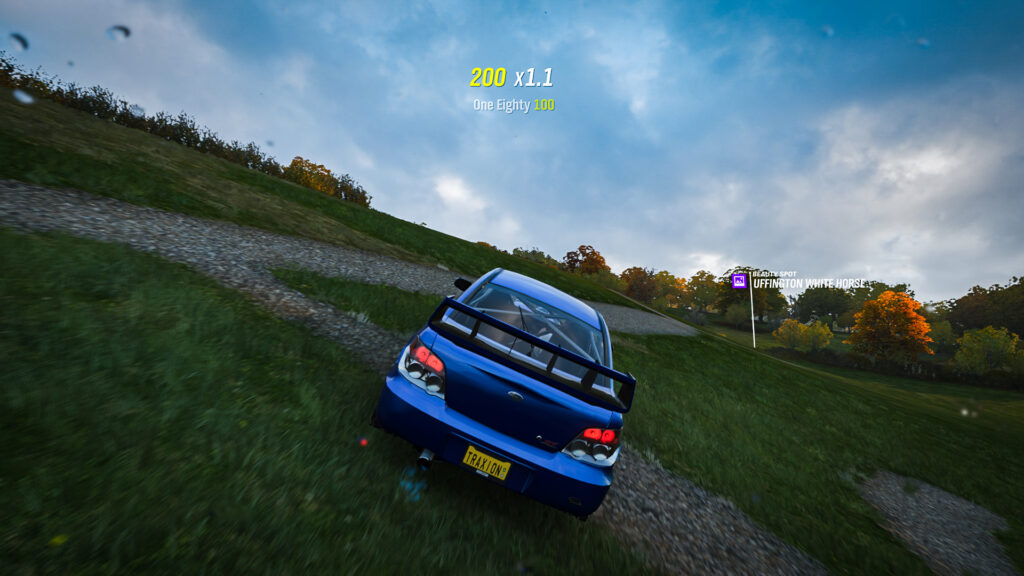Select the Uffington White Horse beauty spot marker
This screenshot has height=576, width=1024.
740,281
